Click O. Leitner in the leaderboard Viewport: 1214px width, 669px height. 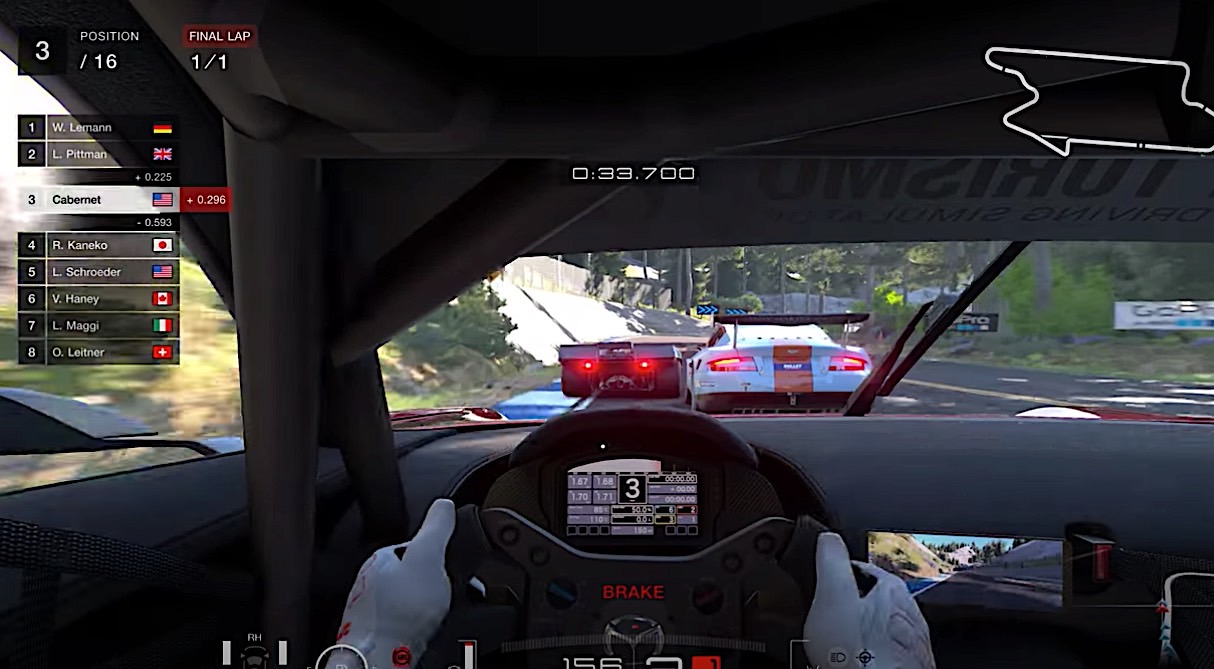[98, 352]
